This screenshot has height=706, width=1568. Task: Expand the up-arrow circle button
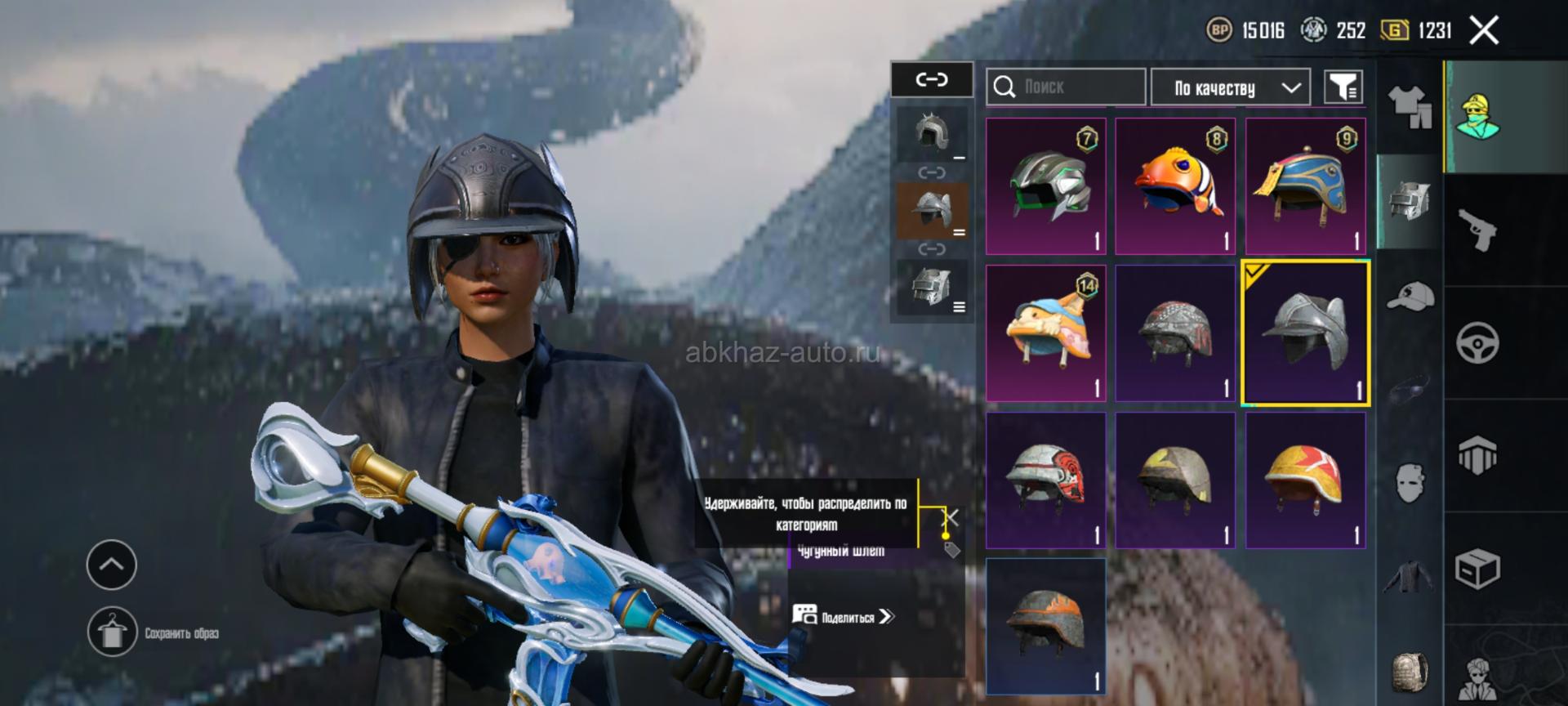(112, 565)
